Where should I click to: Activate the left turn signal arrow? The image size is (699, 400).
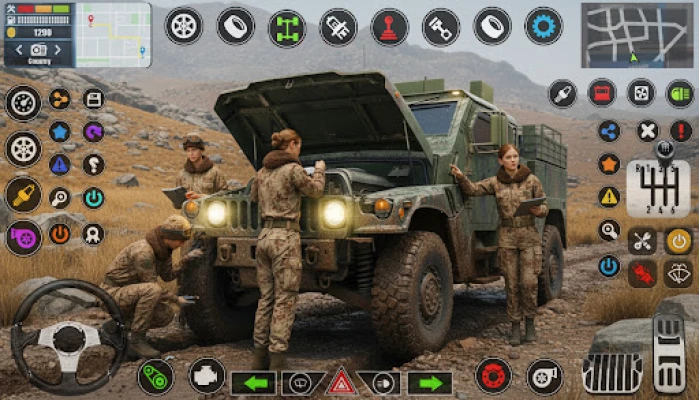point(254,383)
